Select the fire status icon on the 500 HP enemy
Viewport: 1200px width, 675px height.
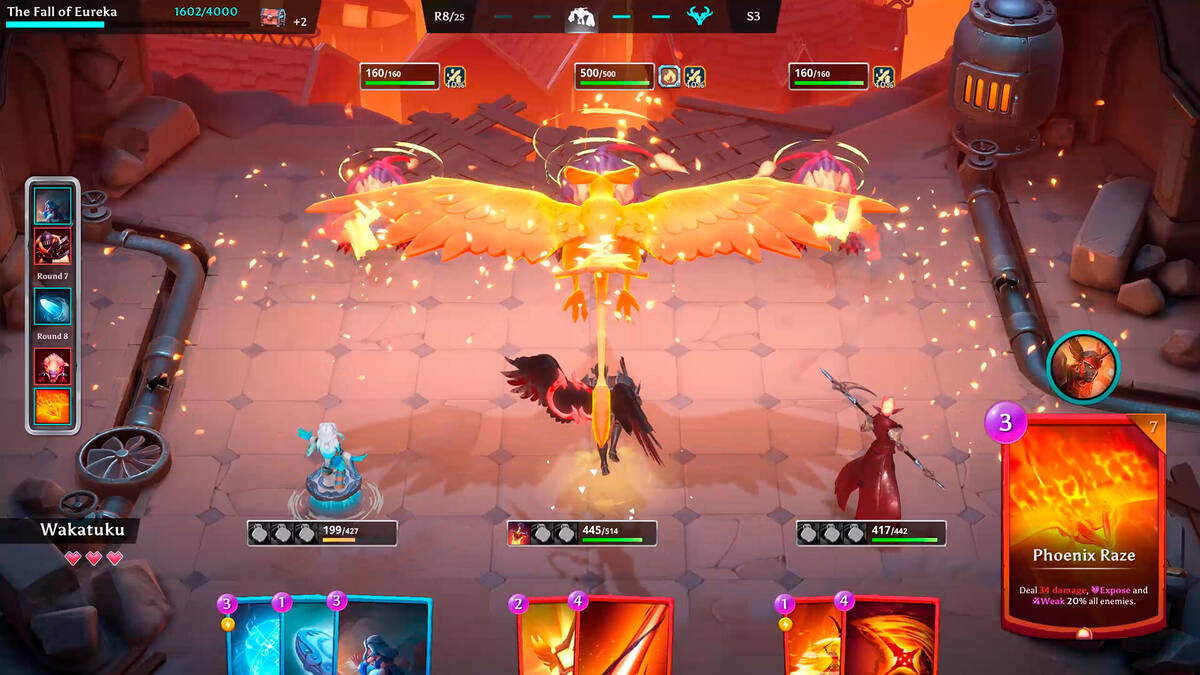[669, 76]
